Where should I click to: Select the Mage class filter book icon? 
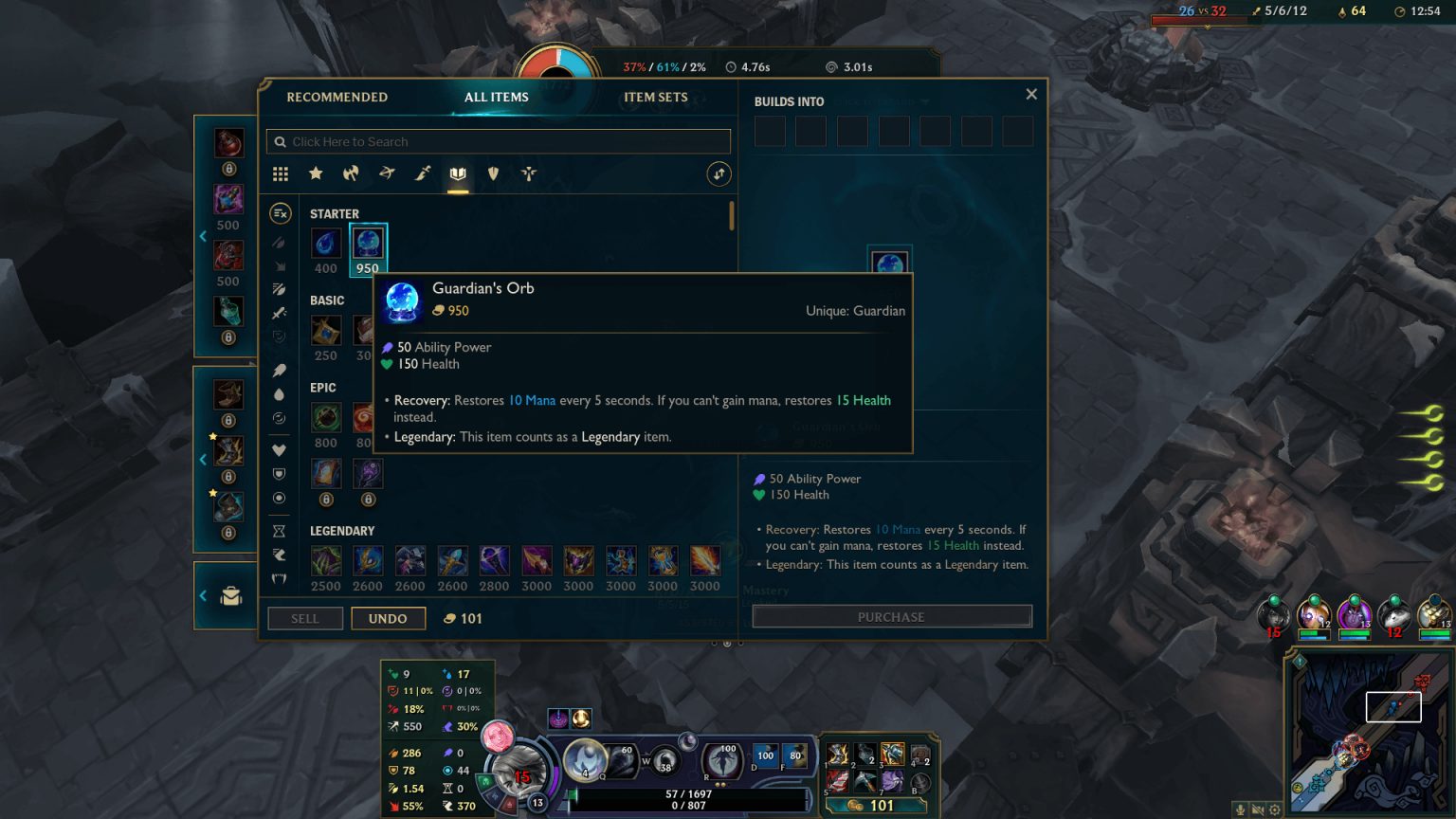458,174
